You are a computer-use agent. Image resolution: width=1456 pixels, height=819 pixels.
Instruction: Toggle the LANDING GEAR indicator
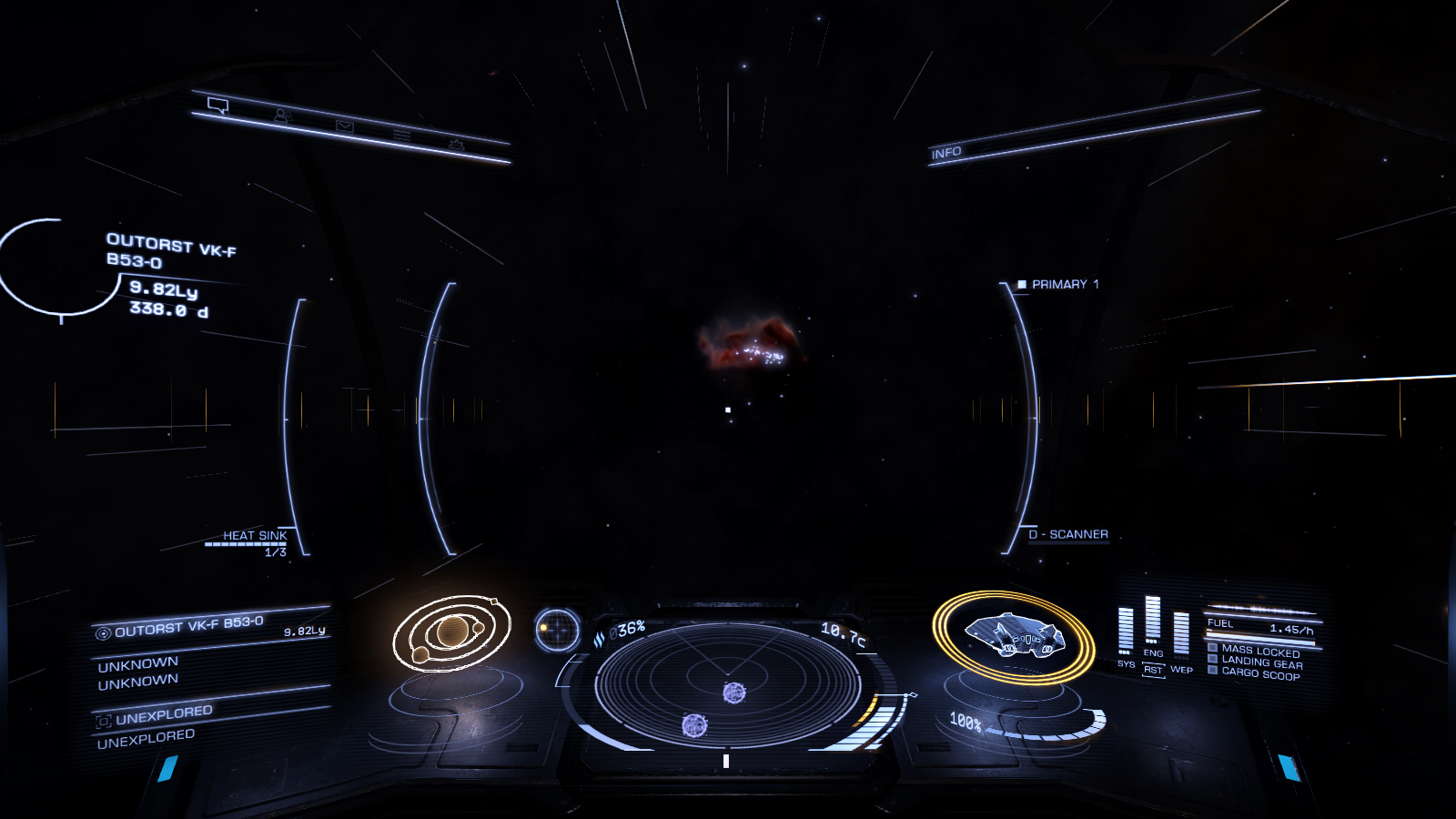1261,662
